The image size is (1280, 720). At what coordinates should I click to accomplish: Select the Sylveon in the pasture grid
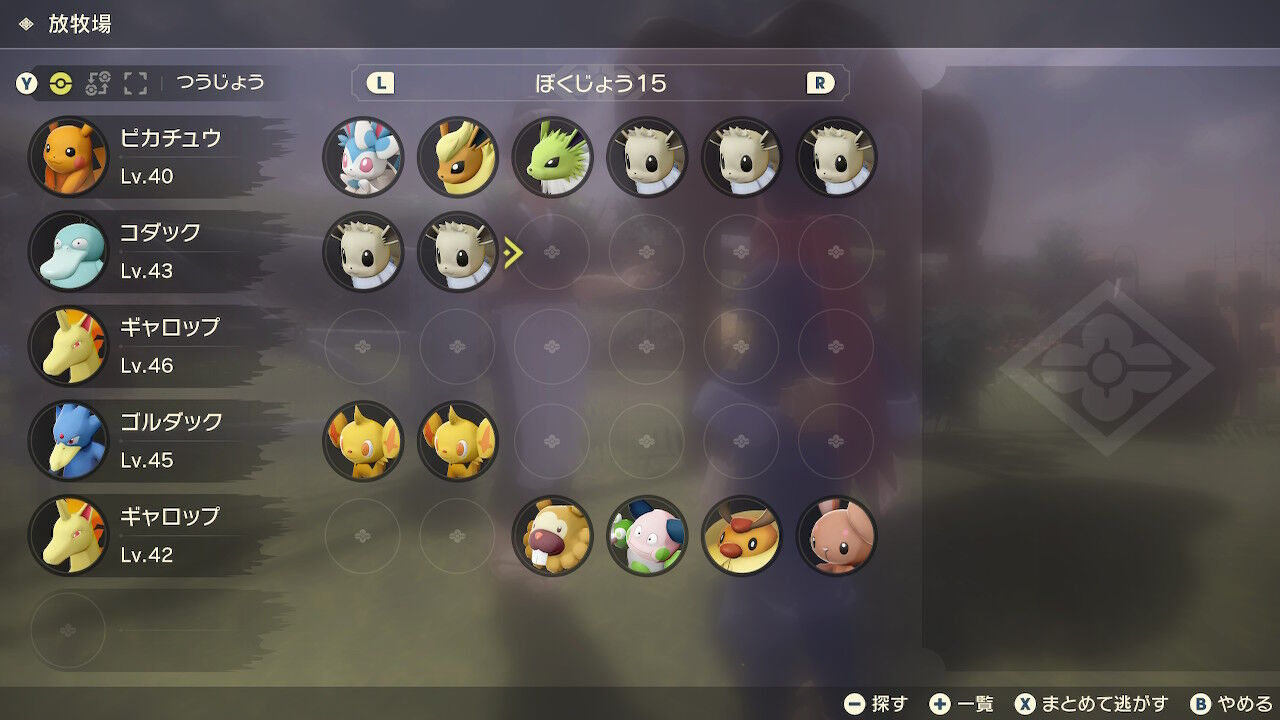(x=363, y=157)
